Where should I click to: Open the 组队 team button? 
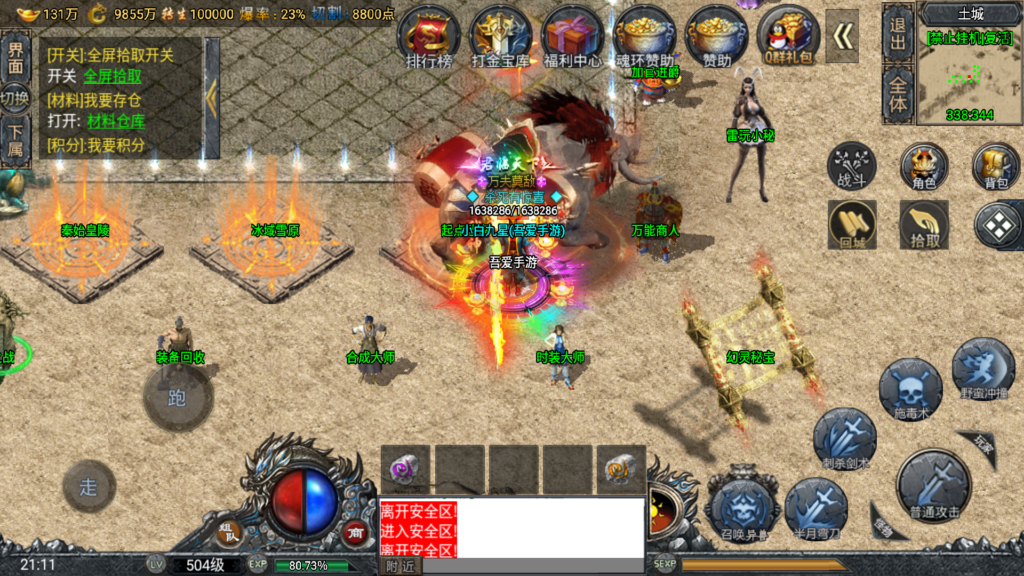(230, 529)
